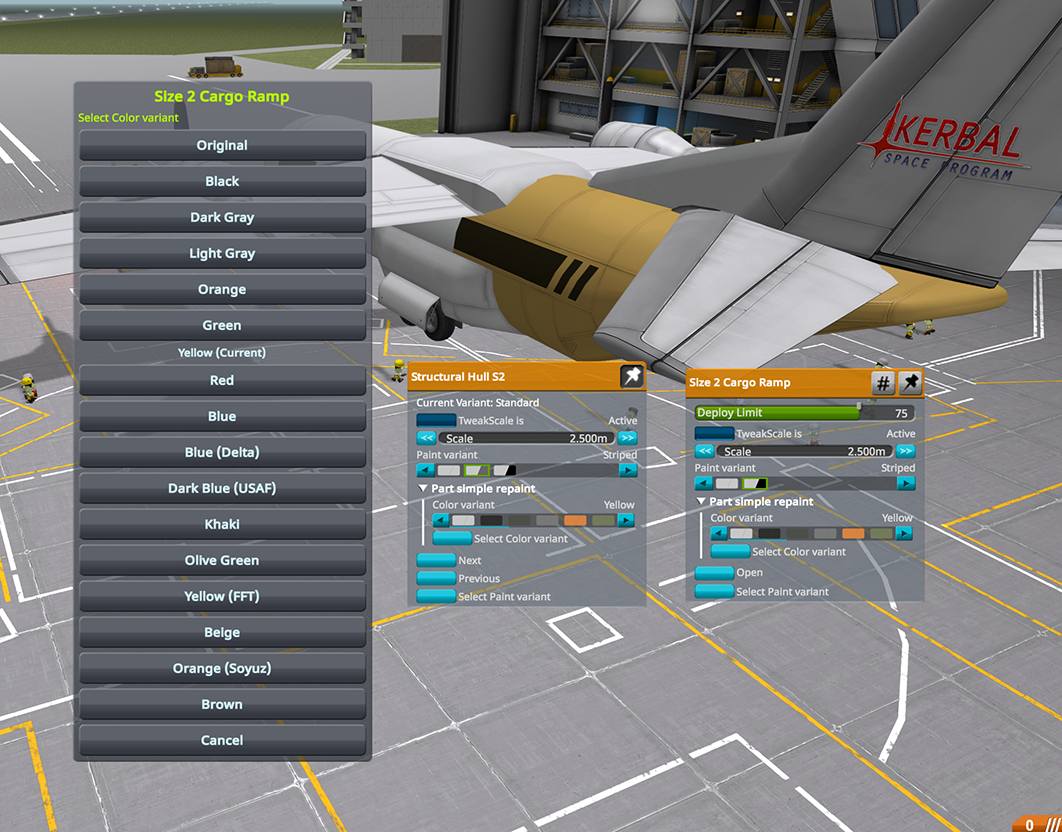Image resolution: width=1062 pixels, height=832 pixels.
Task: Pick the Olive Green color variant
Action: coord(222,560)
